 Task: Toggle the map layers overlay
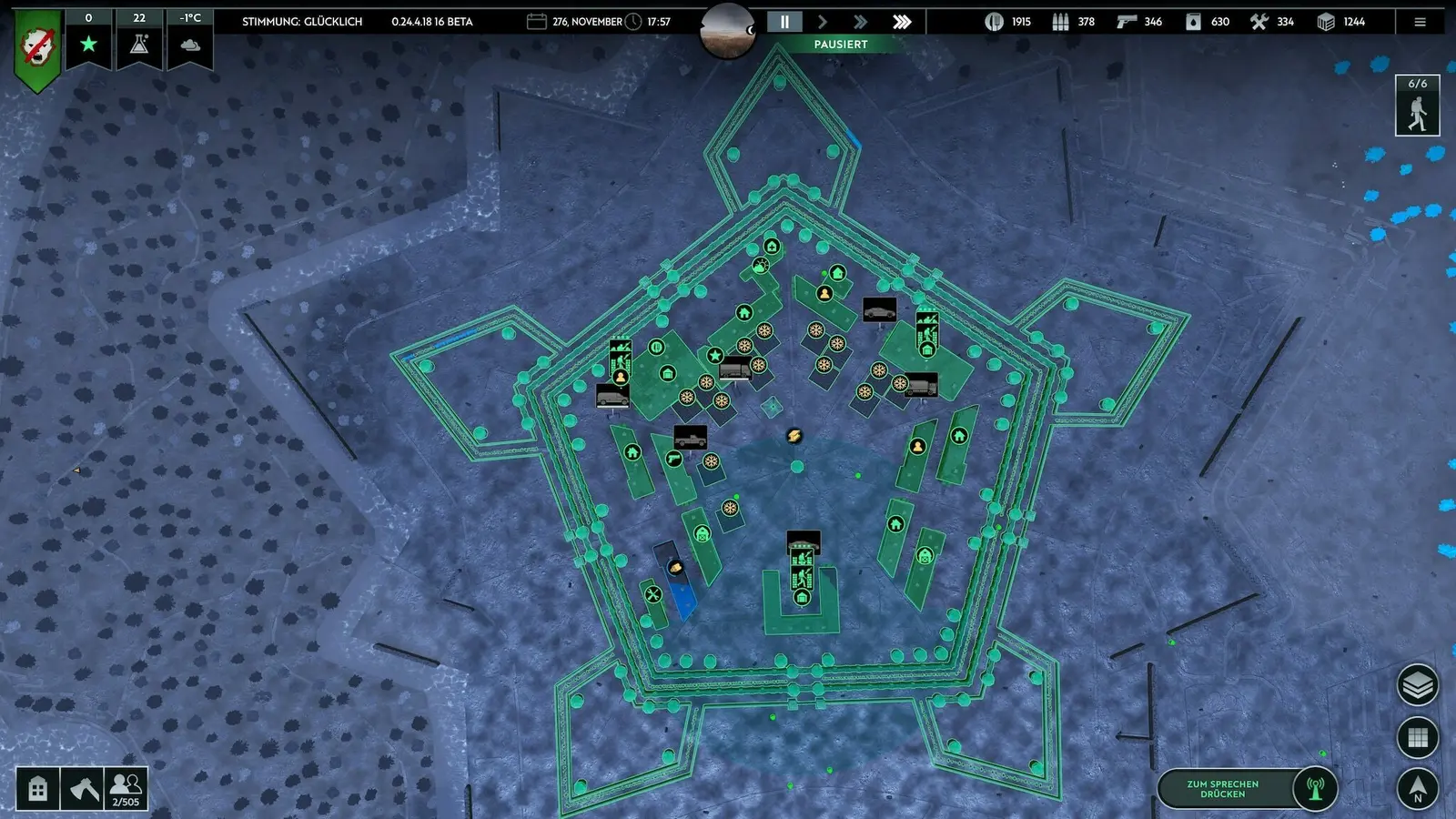[1417, 685]
